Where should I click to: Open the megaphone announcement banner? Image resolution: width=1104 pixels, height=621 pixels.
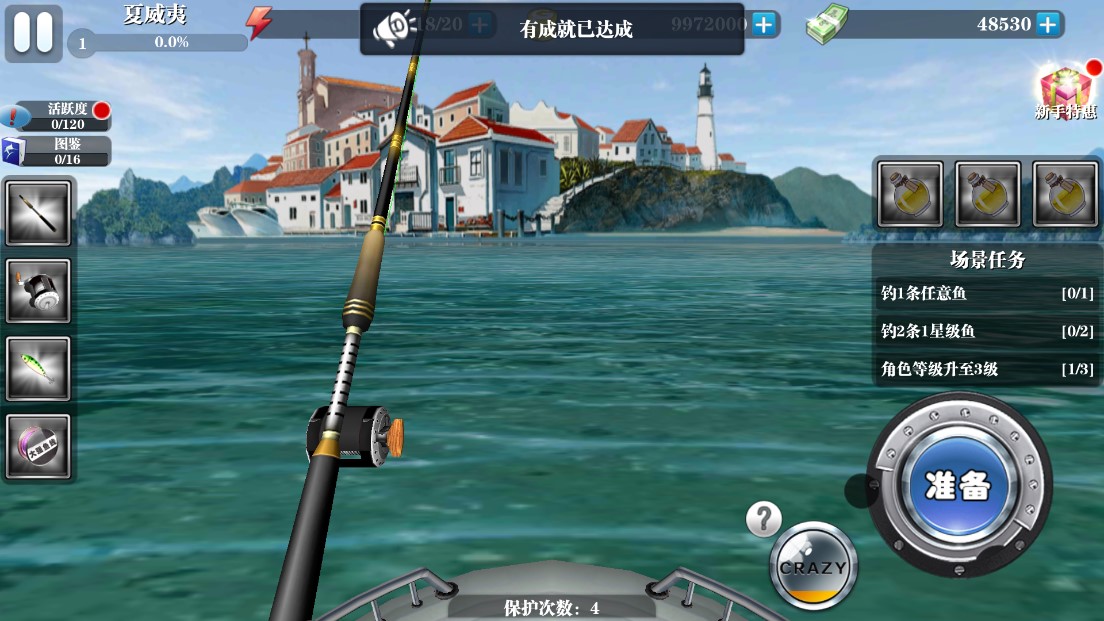[x=394, y=29]
